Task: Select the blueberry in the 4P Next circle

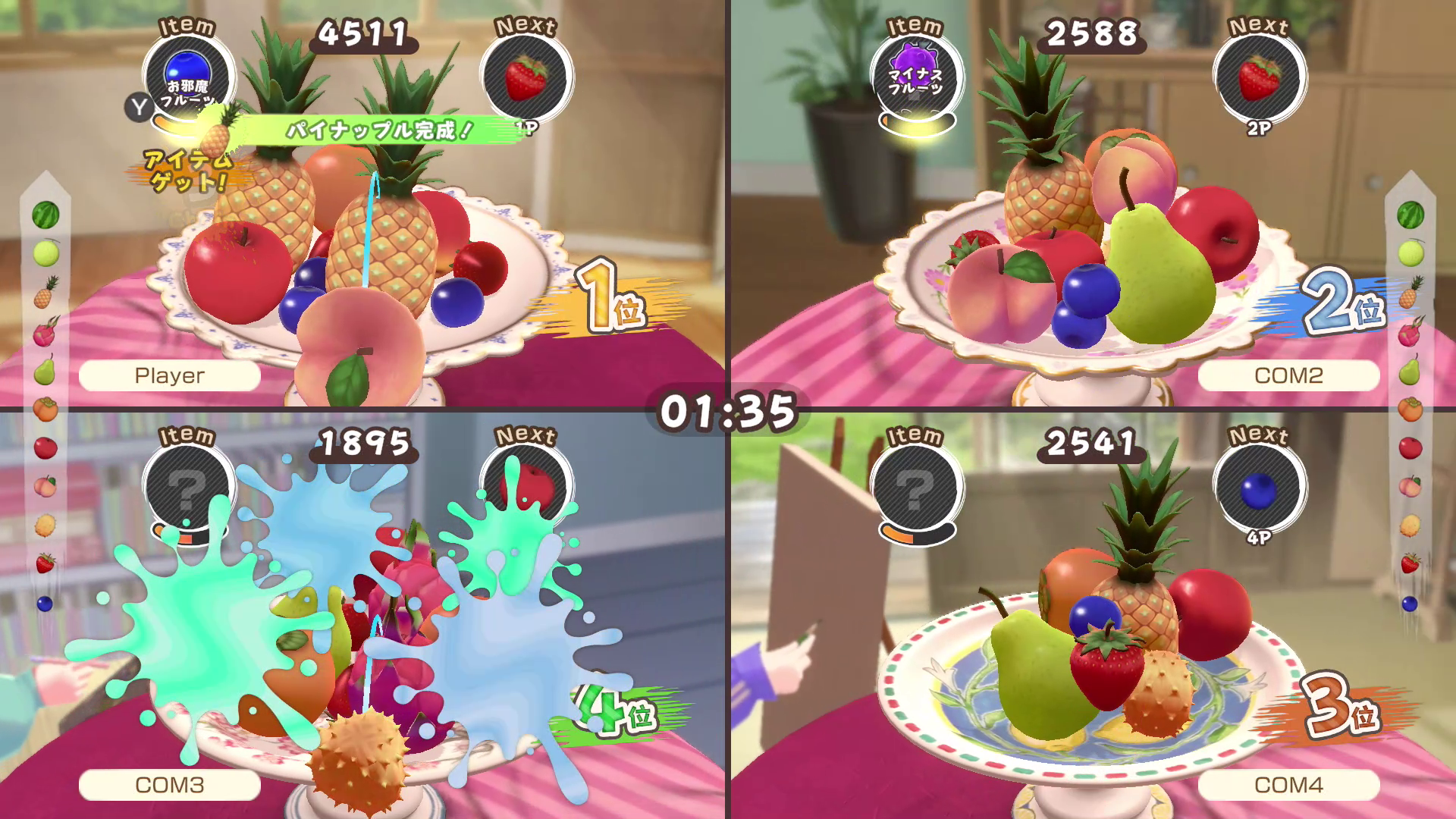Action: pyautogui.click(x=1259, y=491)
